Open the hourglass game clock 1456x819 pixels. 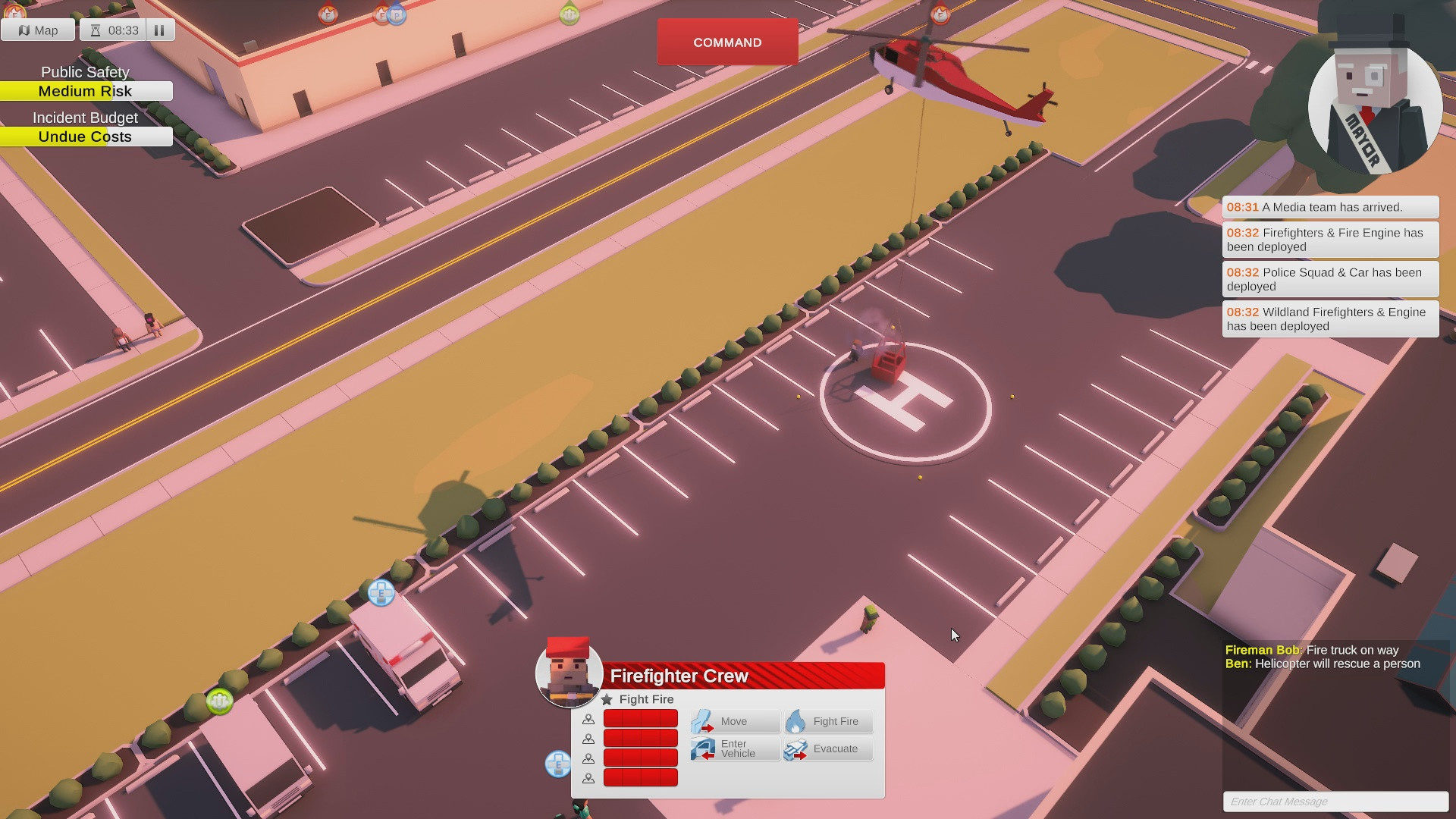(x=96, y=30)
